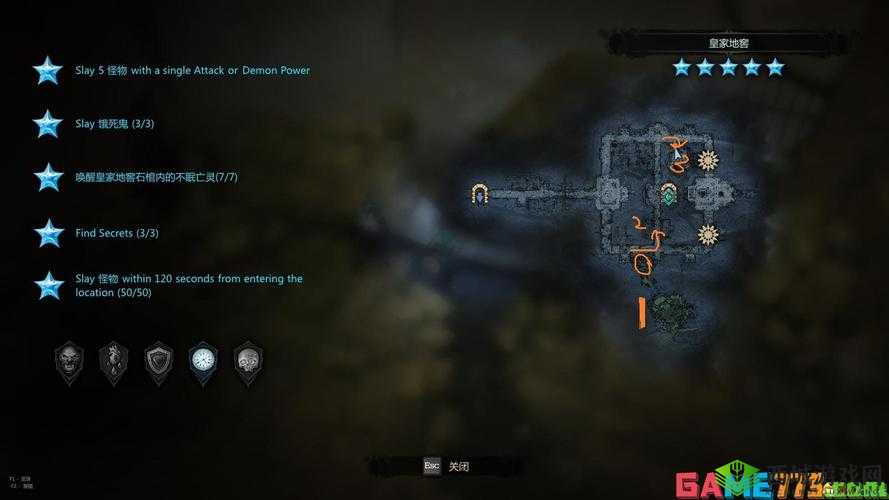Click the lower sunburst map marker
Image resolution: width=889 pixels, height=500 pixels.
(x=708, y=235)
